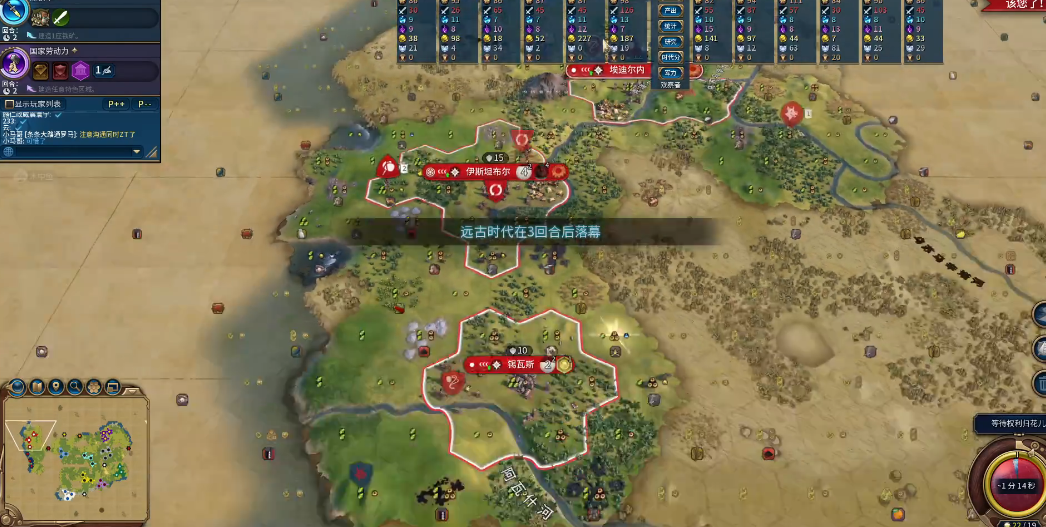This screenshot has height=527, width=1046.
Task: Open the map search magnifier
Action: click(x=75, y=386)
